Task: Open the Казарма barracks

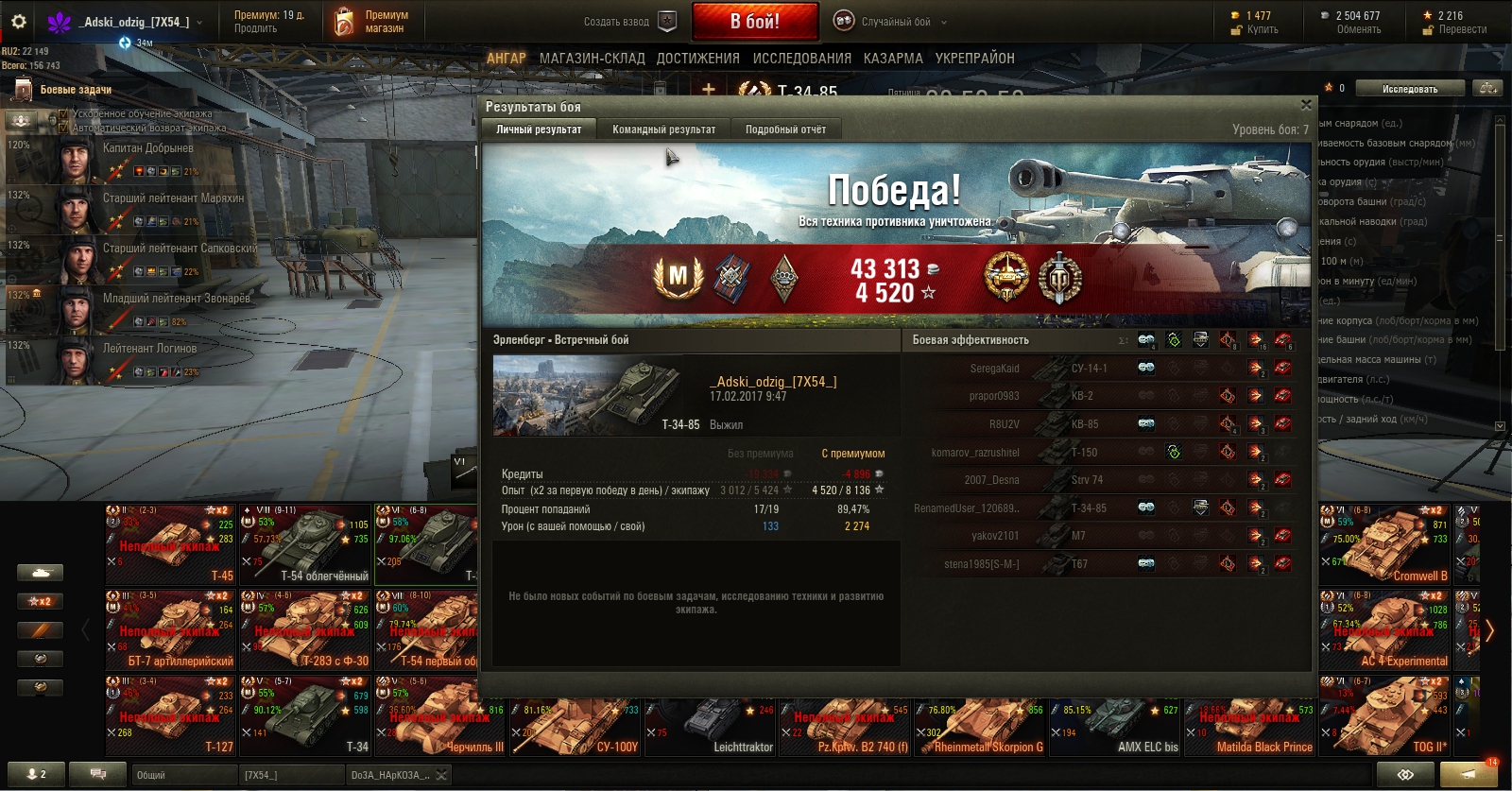Action: 893,59
